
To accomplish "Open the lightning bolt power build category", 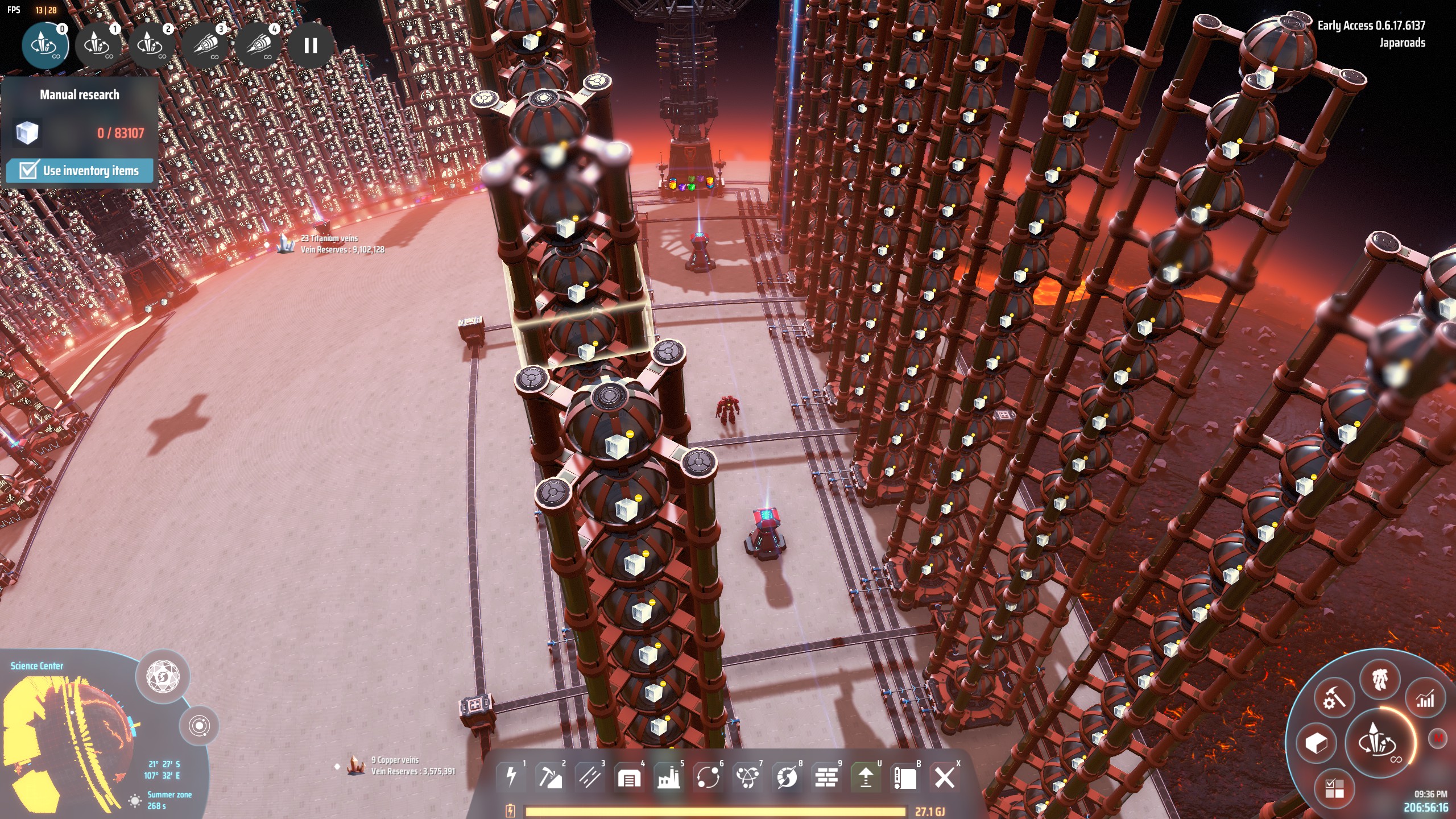I will pyautogui.click(x=511, y=777).
